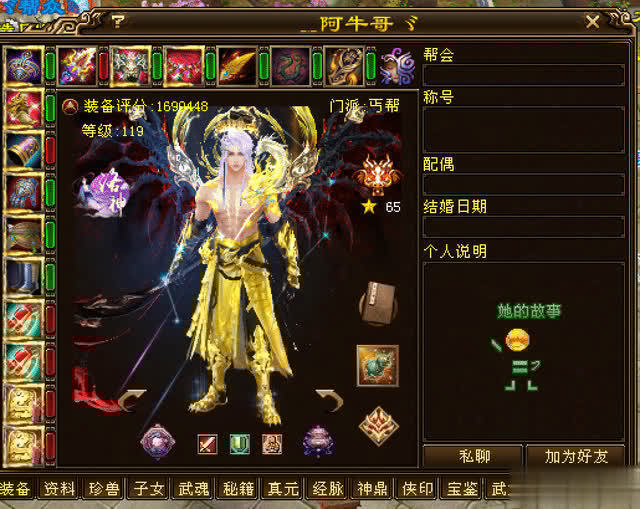
Task: Open the question mark help button
Action: (x=118, y=21)
